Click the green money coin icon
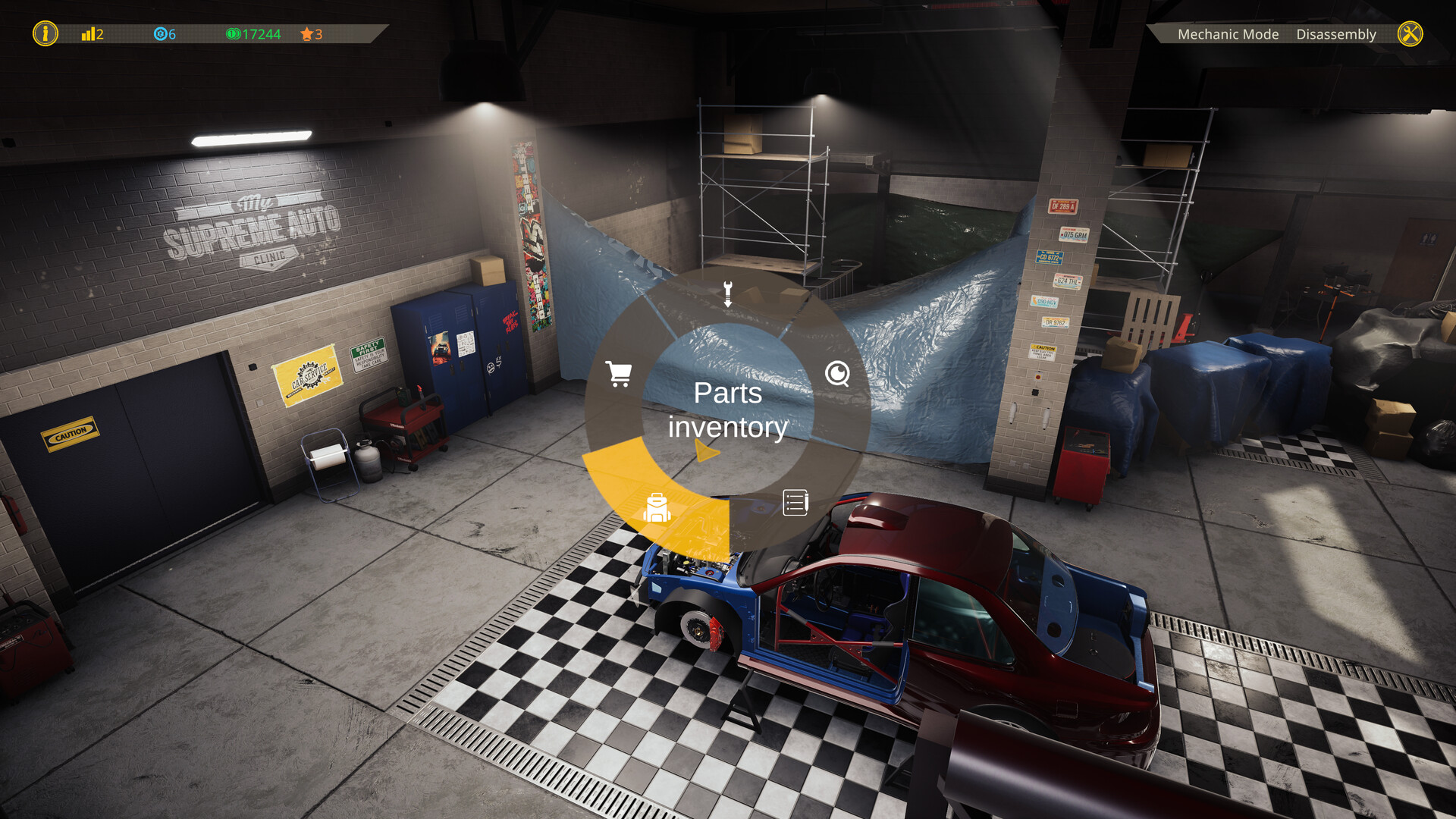This screenshot has width=1456, height=819. point(234,34)
